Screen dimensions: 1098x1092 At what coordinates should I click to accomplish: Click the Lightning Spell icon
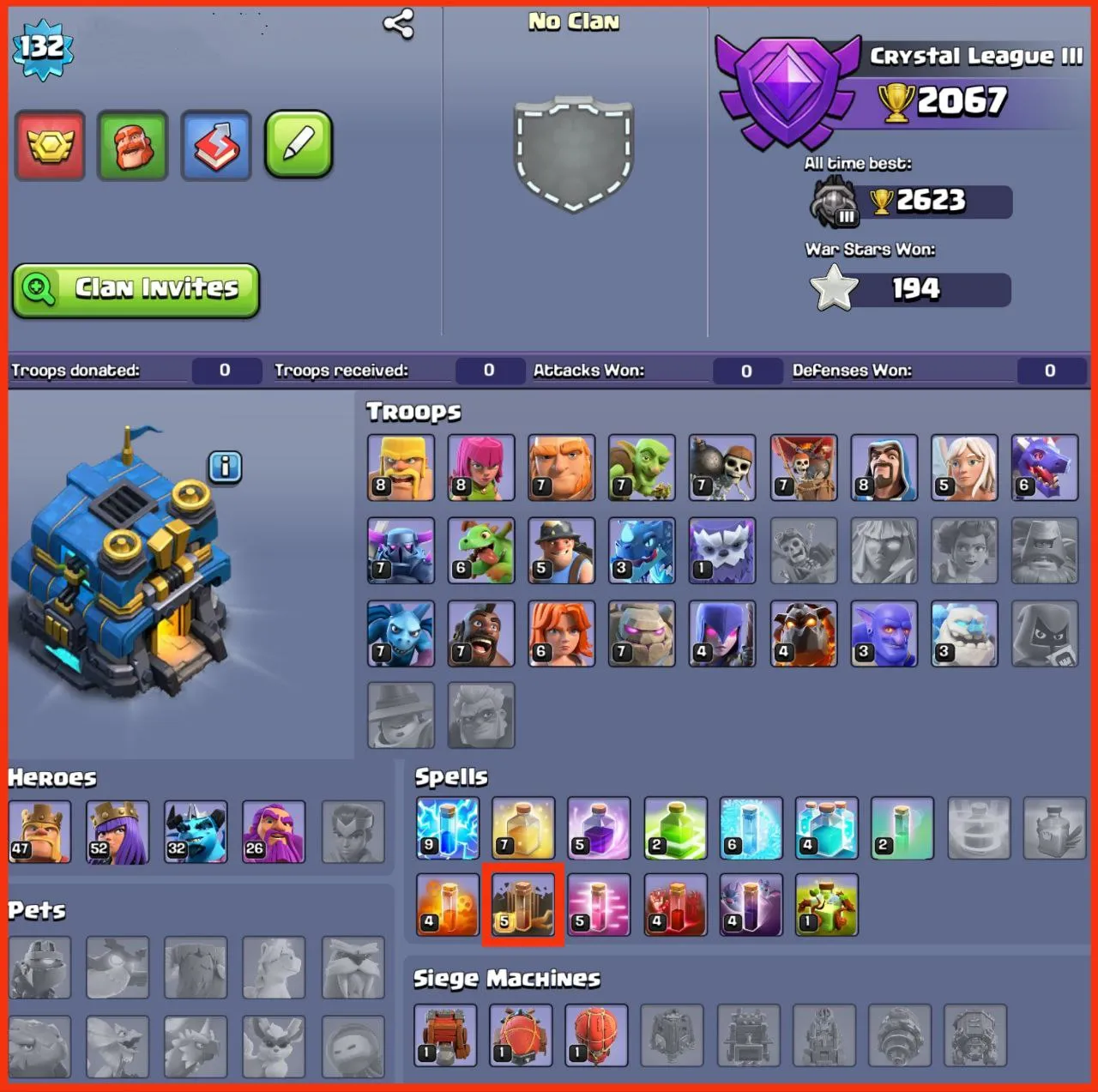click(x=446, y=829)
